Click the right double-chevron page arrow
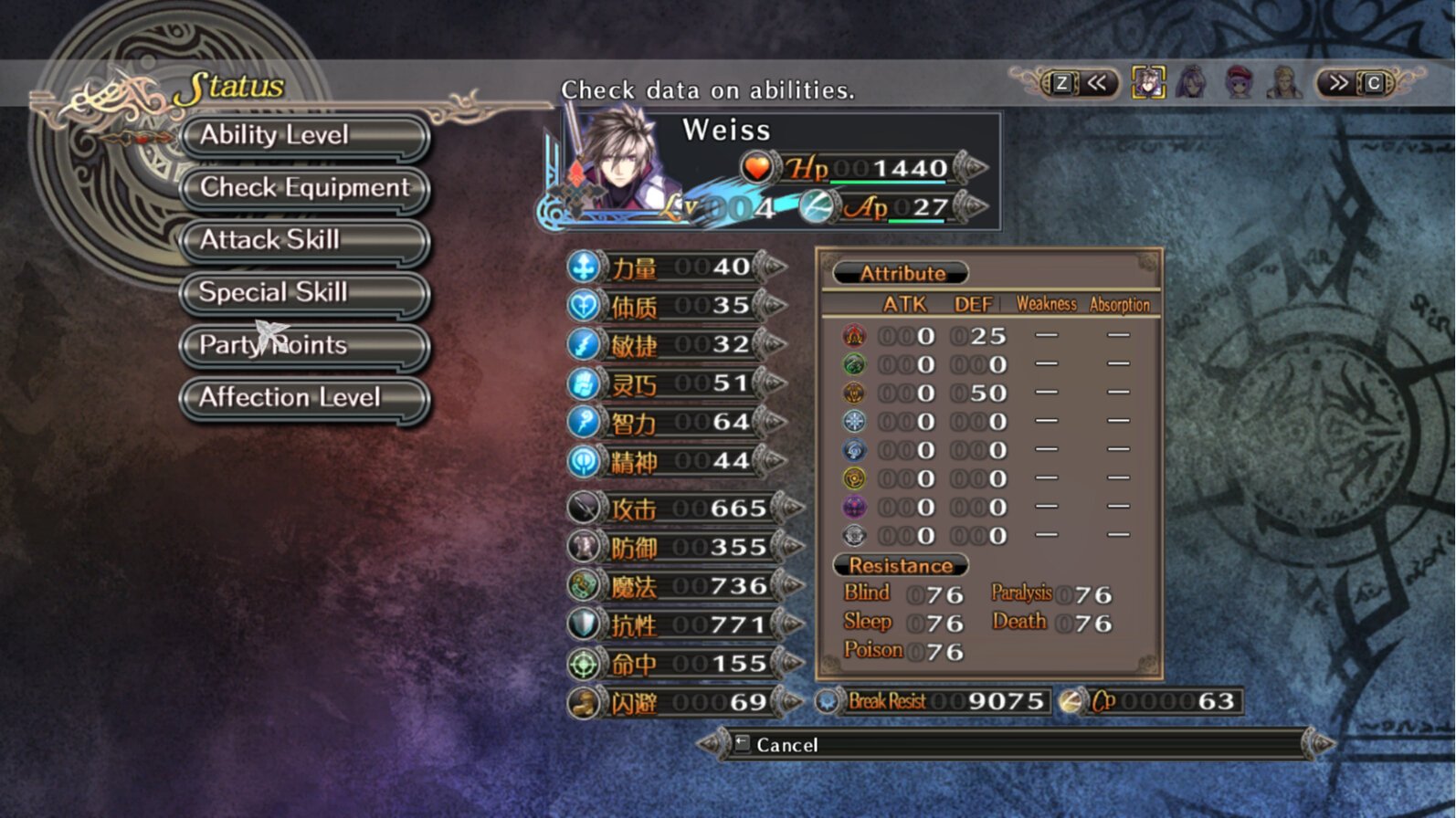Viewport: 1456px width, 818px height. point(1339,83)
